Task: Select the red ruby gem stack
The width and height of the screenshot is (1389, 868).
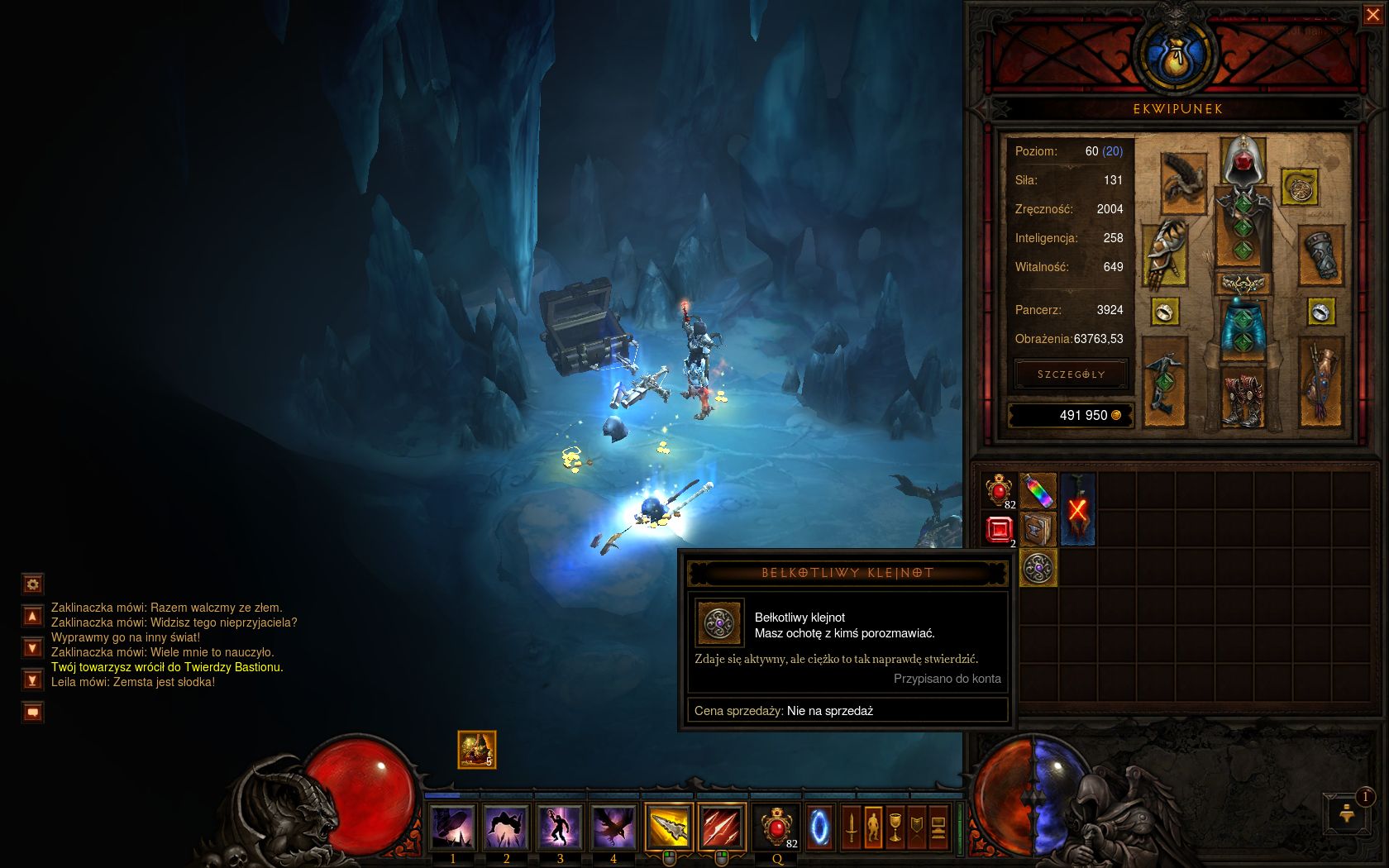Action: [x=999, y=529]
